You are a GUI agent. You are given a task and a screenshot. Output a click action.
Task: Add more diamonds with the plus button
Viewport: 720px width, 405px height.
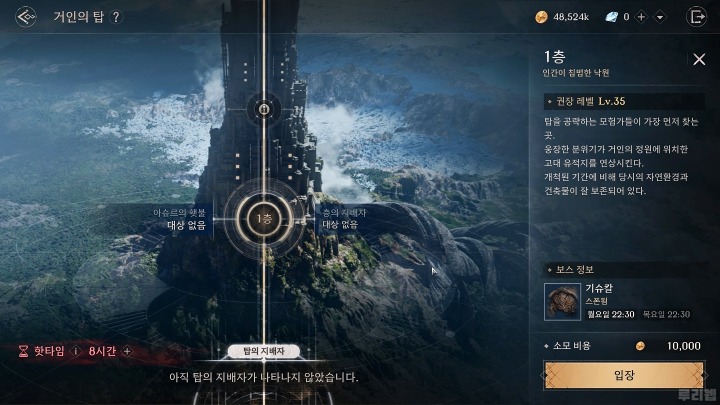pos(640,17)
